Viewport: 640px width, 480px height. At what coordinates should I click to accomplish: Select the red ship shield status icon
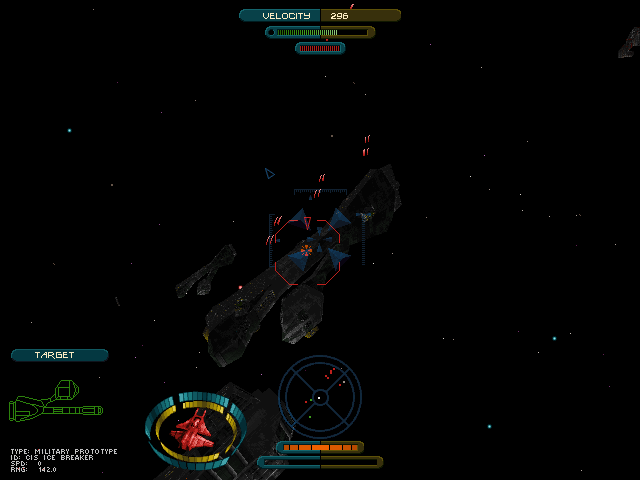point(196,430)
